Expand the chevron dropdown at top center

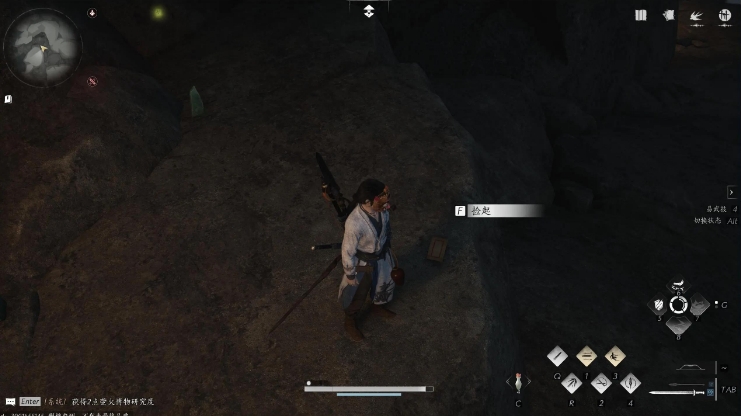(x=369, y=10)
